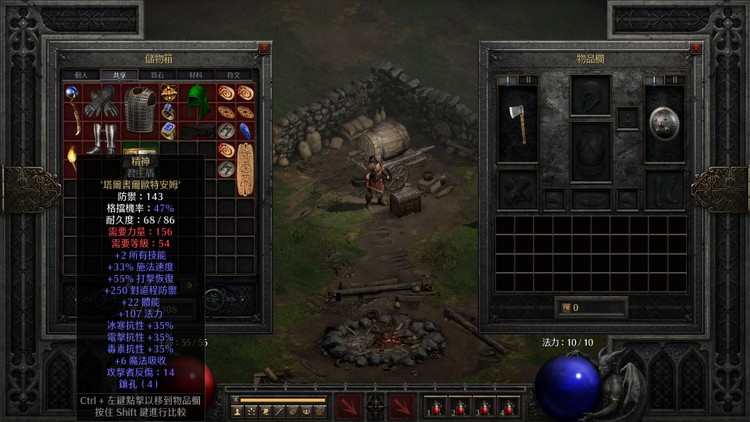Select the 共享 shared stash tab
The width and height of the screenshot is (750, 422).
[x=119, y=74]
